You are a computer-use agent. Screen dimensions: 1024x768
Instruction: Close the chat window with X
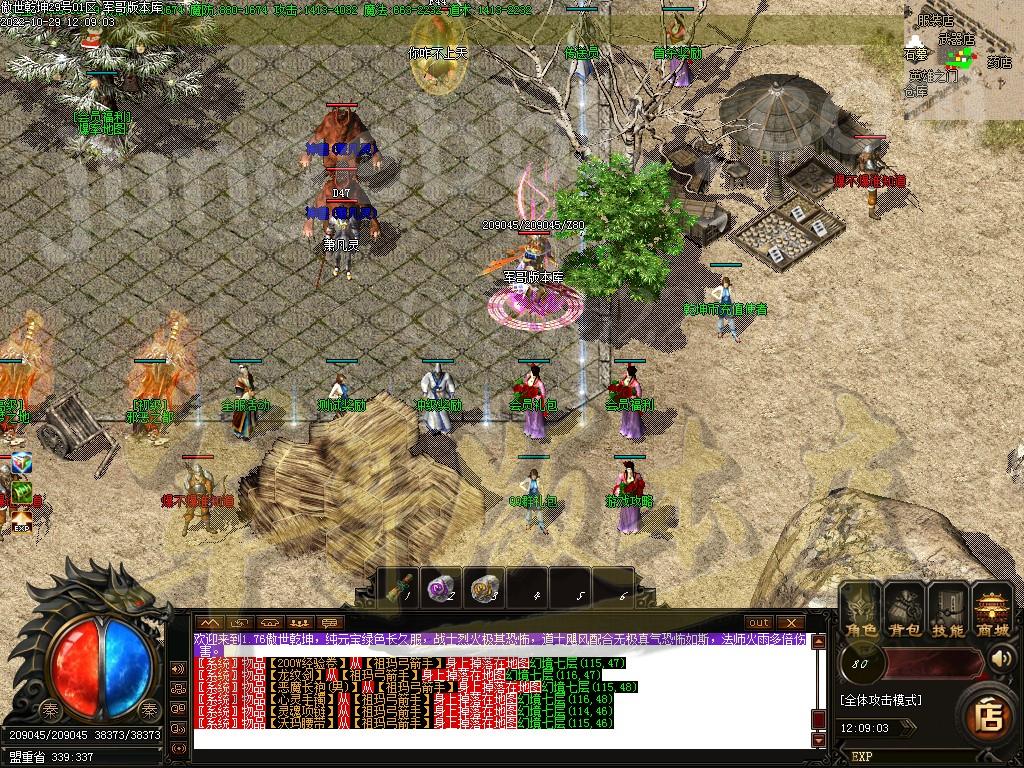click(790, 623)
